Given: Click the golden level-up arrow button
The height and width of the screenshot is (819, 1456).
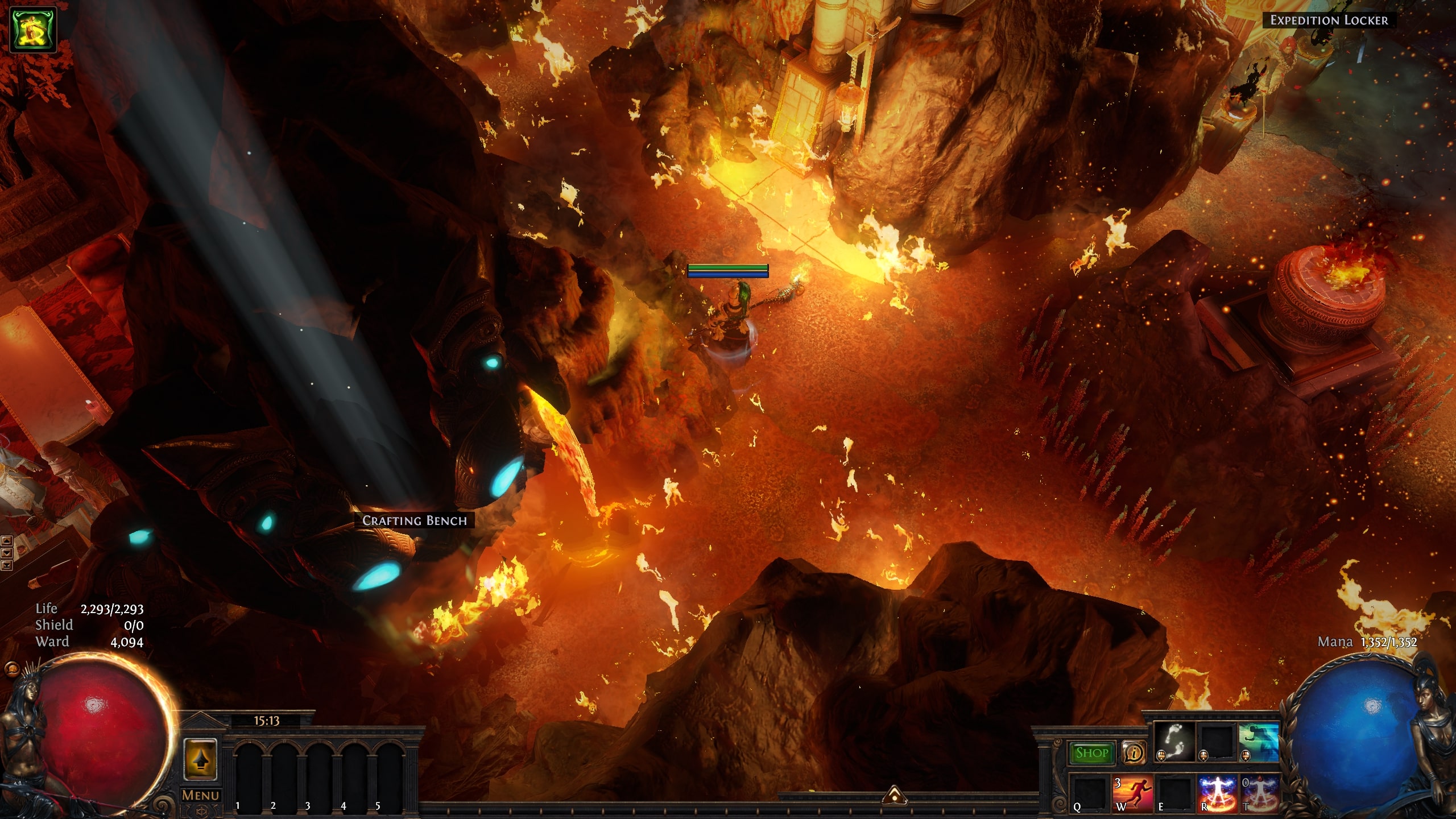Looking at the screenshot, I should pos(200,760).
